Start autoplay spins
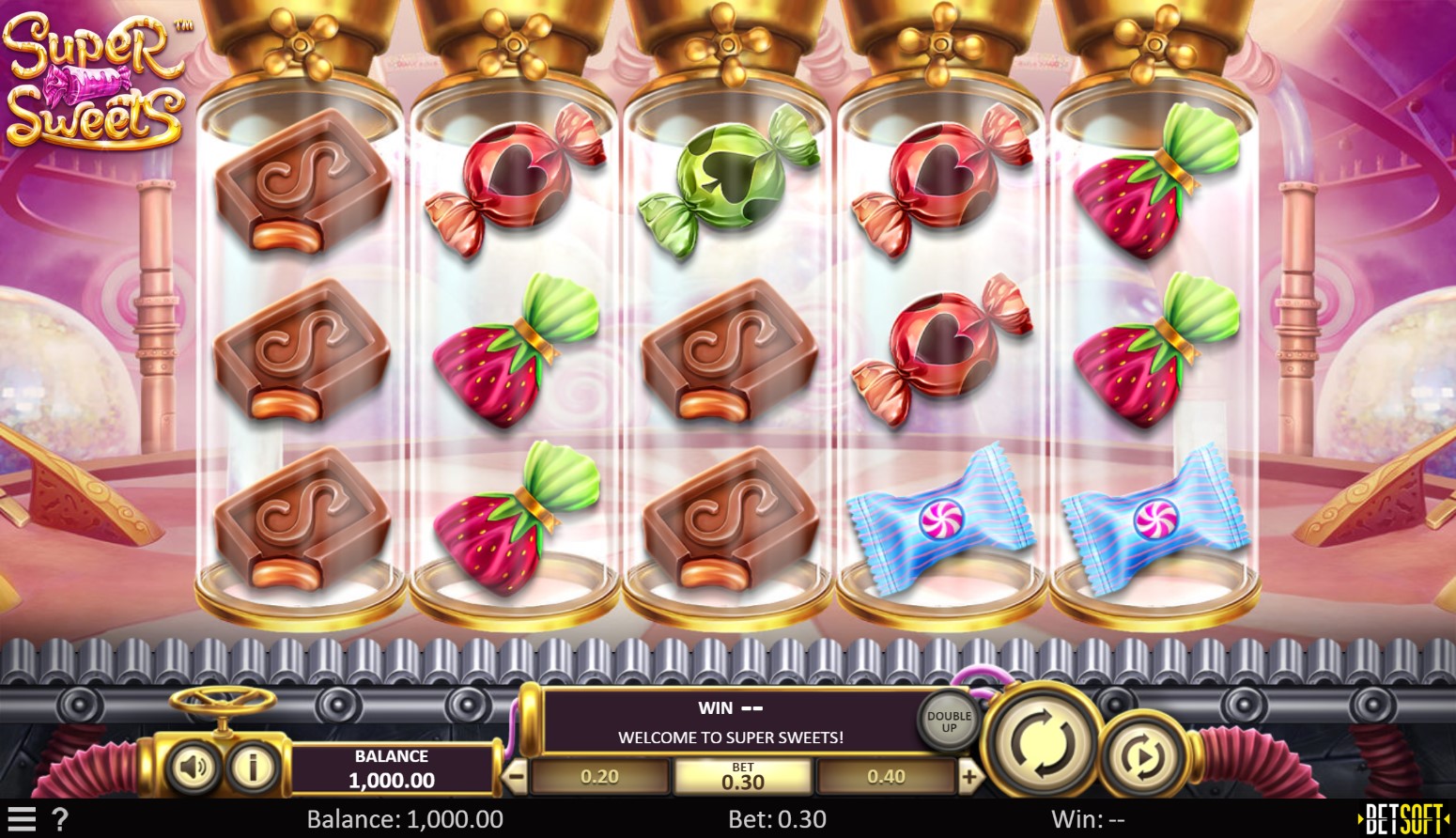This screenshot has width=1456, height=838. (1139, 755)
